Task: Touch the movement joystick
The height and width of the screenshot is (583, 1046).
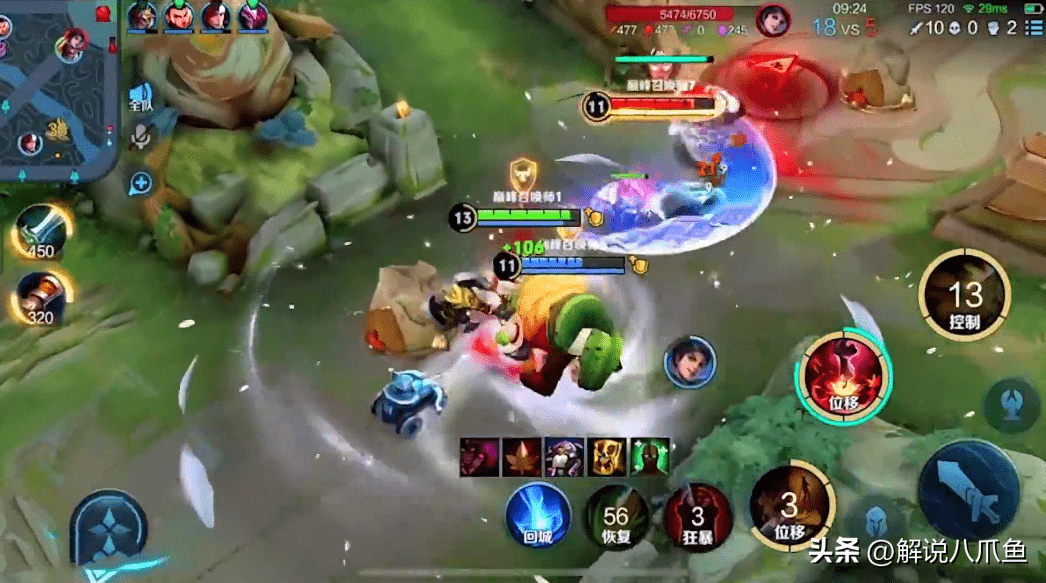Action: 107,528
